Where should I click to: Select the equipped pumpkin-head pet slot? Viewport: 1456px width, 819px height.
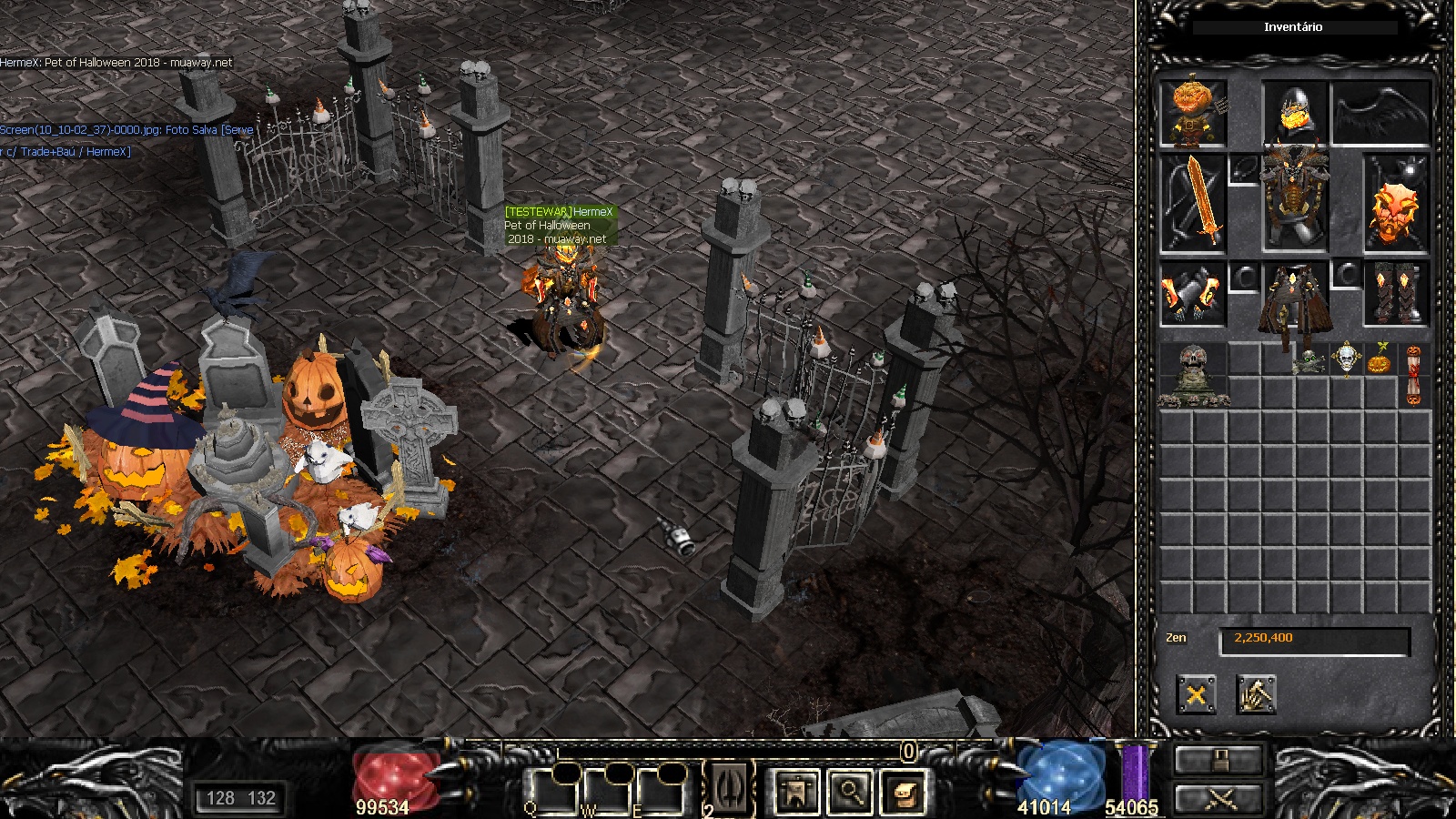tap(1192, 113)
